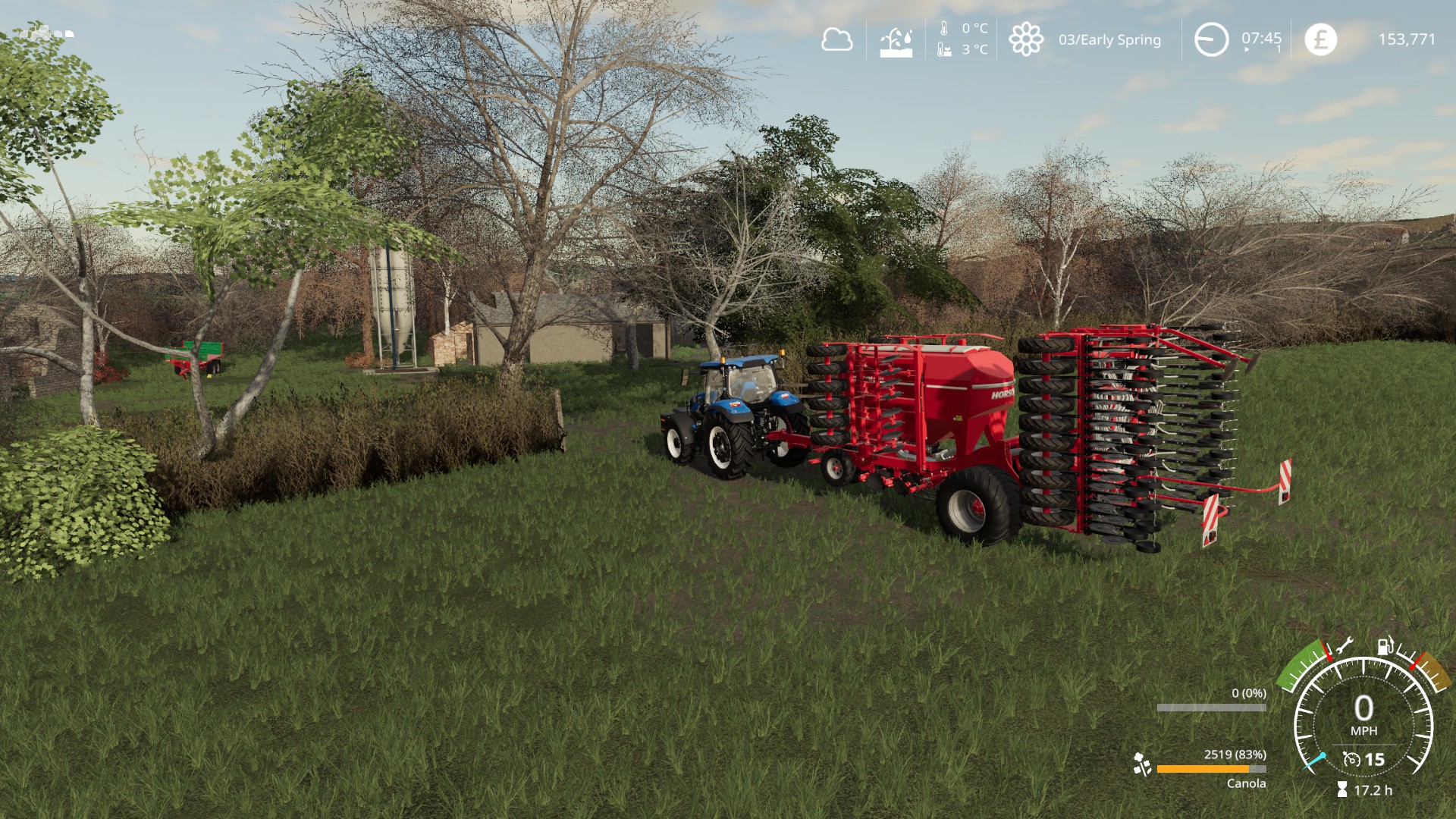Open the clock time icon
This screenshot has width=1456, height=819.
(x=1211, y=39)
